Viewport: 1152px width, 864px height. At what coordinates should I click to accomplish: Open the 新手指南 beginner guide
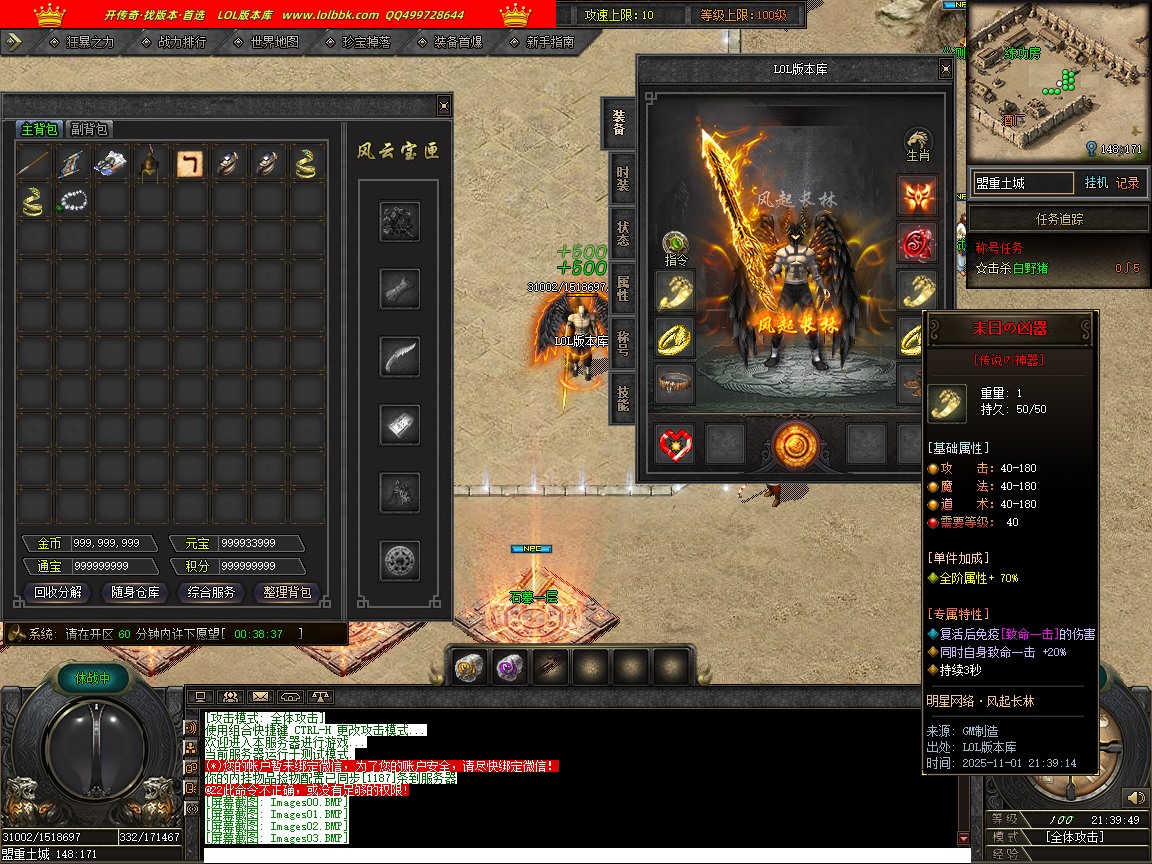tap(549, 42)
